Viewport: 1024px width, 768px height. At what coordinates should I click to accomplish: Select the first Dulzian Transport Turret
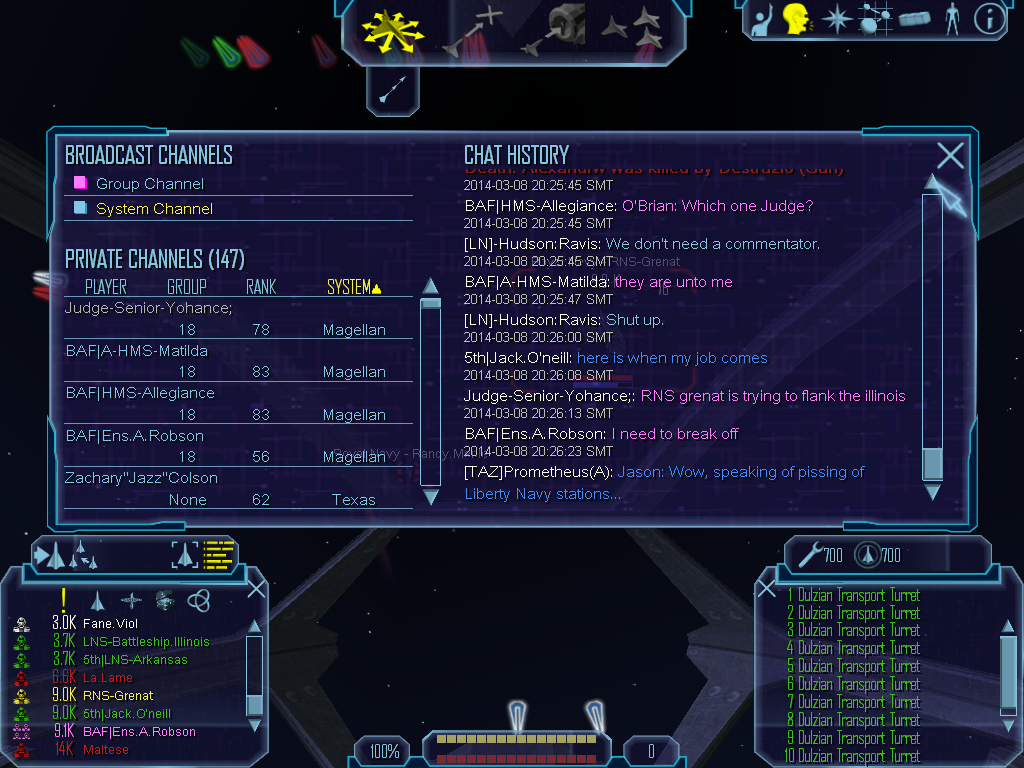[x=857, y=596]
